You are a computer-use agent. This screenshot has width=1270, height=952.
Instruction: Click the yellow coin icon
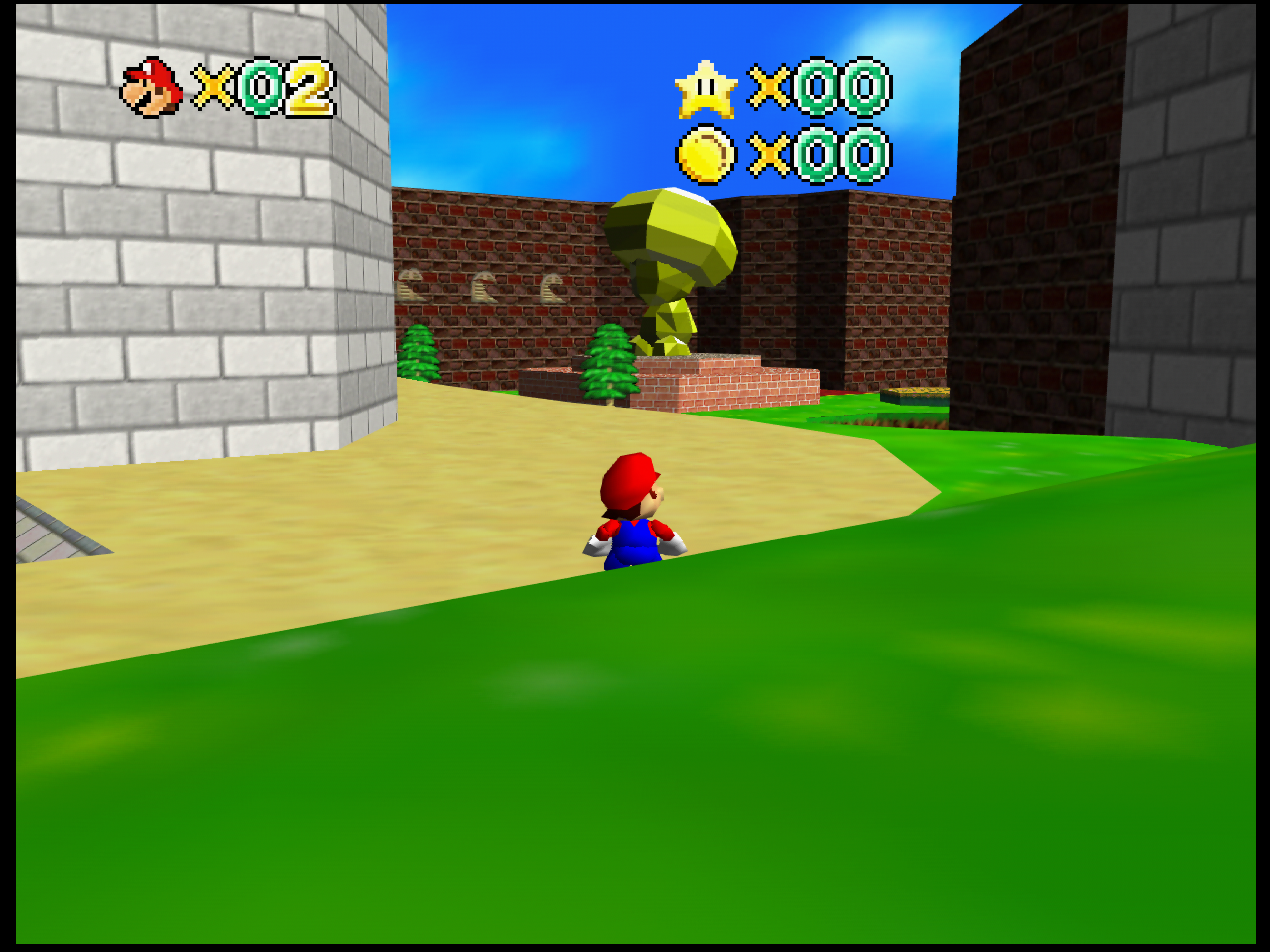tap(705, 155)
